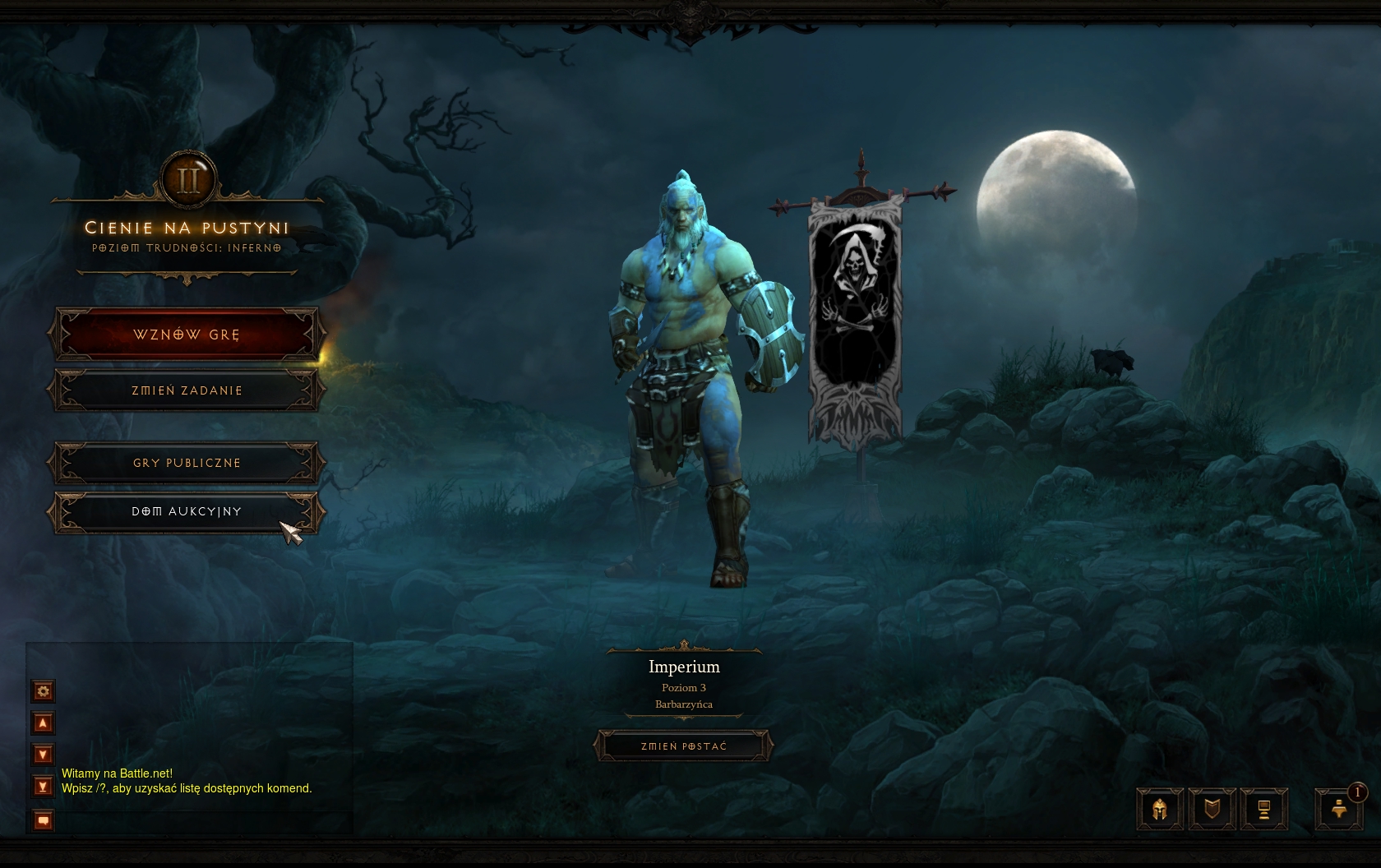
Task: Open the golden helmet profile icon
Action: click(1160, 810)
